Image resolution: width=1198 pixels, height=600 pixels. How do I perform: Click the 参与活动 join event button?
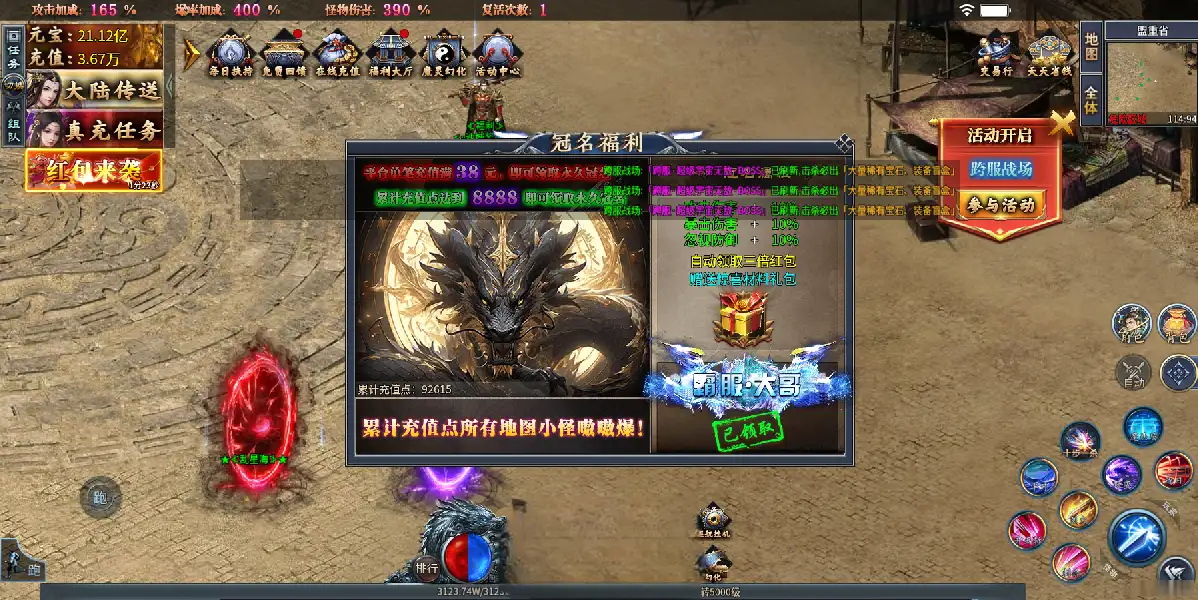(1000, 205)
